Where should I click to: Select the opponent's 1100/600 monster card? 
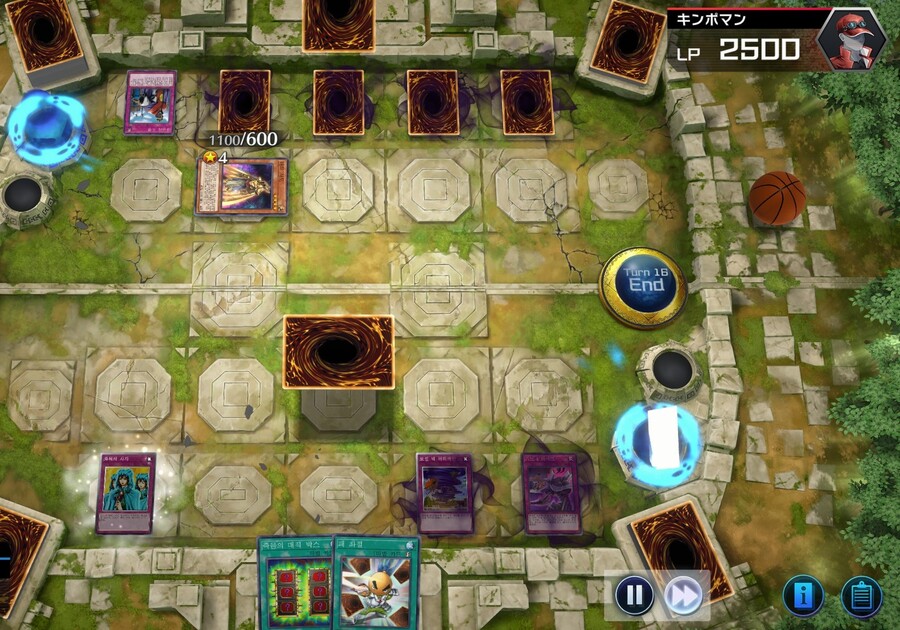pos(241,187)
